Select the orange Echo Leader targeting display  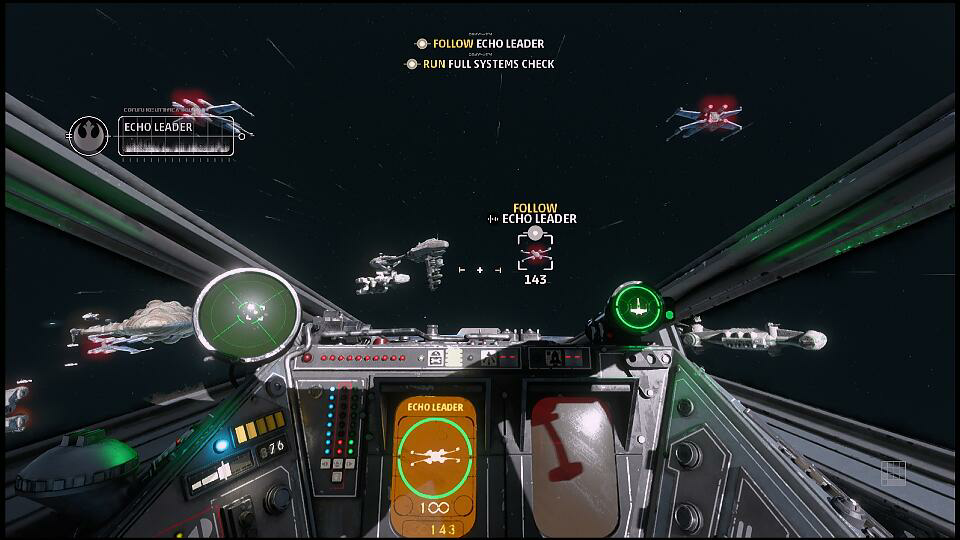click(x=435, y=464)
